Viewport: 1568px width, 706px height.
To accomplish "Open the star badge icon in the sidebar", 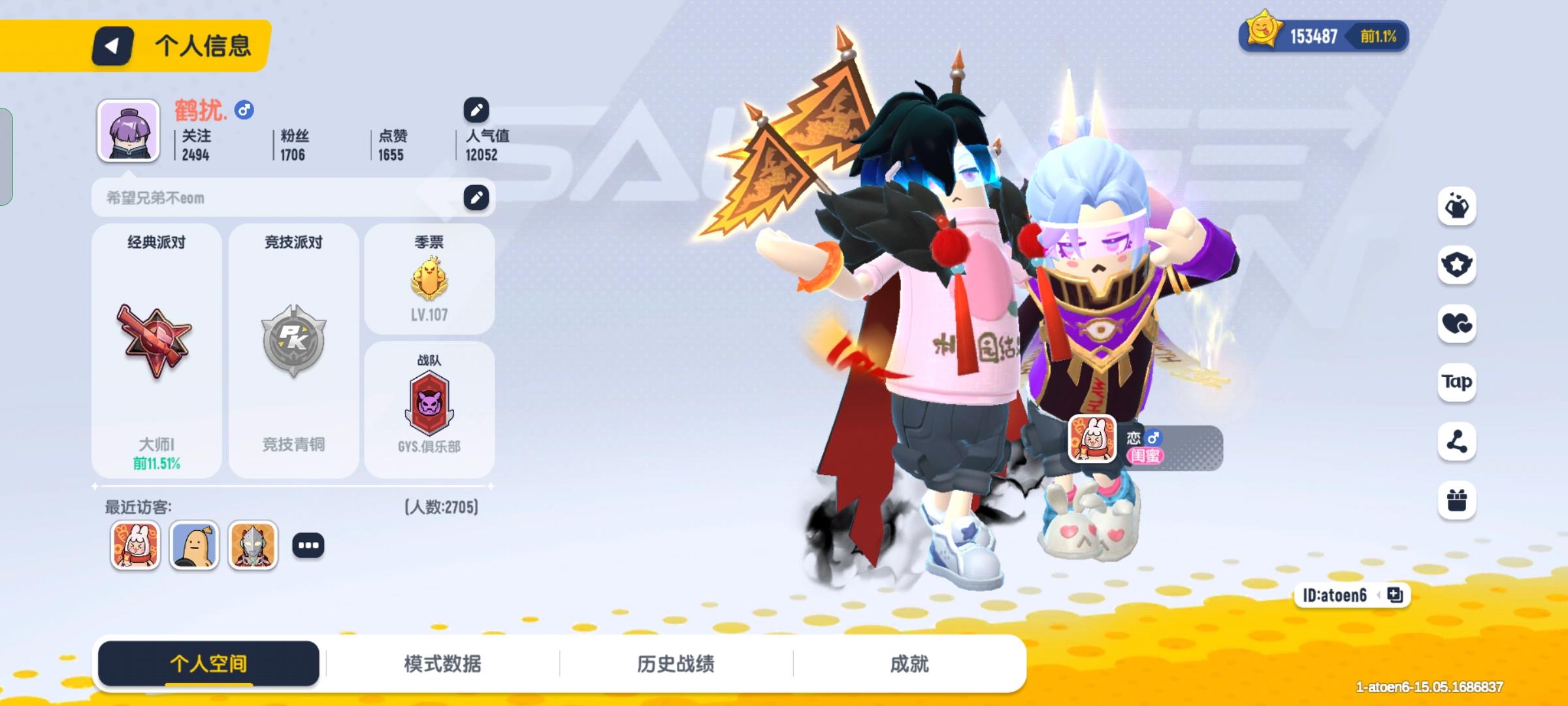I will 1458,265.
